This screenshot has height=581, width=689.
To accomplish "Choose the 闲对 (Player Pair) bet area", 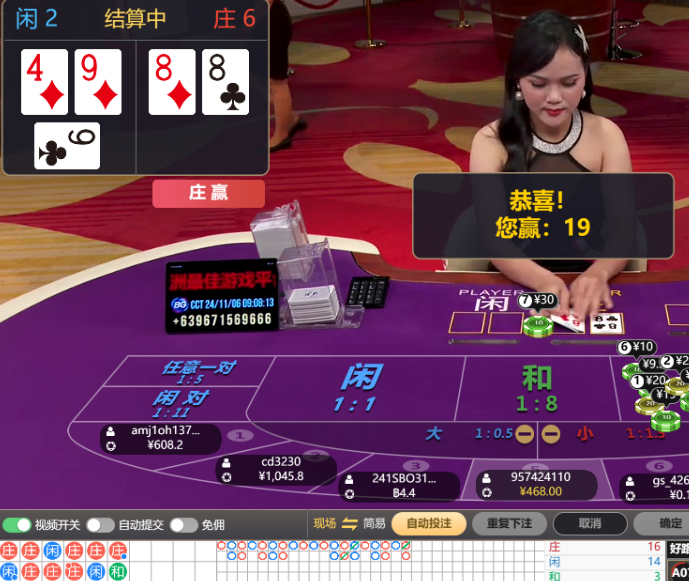I will [x=180, y=403].
